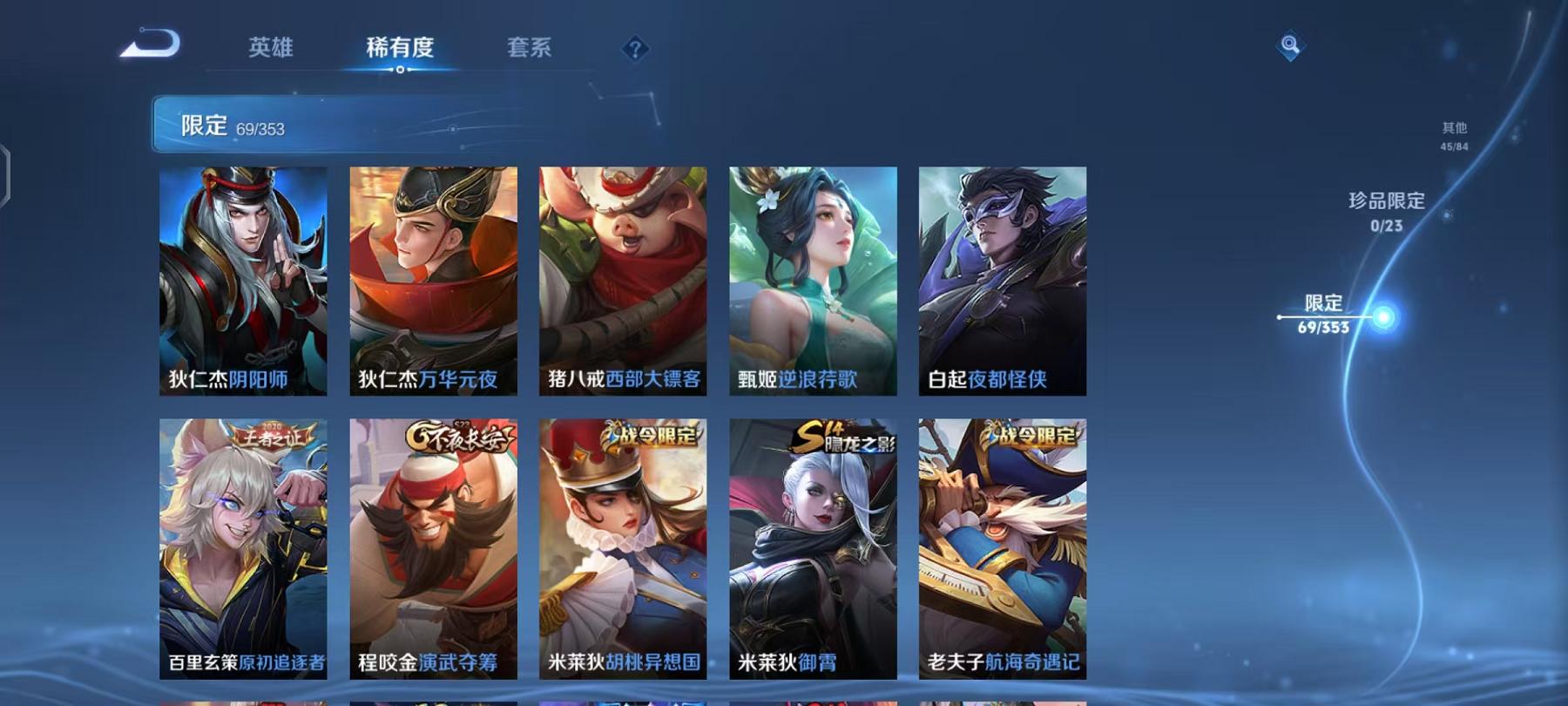Viewport: 1568px width, 706px height.
Task: Select the 稀有度 tab
Action: click(x=401, y=50)
